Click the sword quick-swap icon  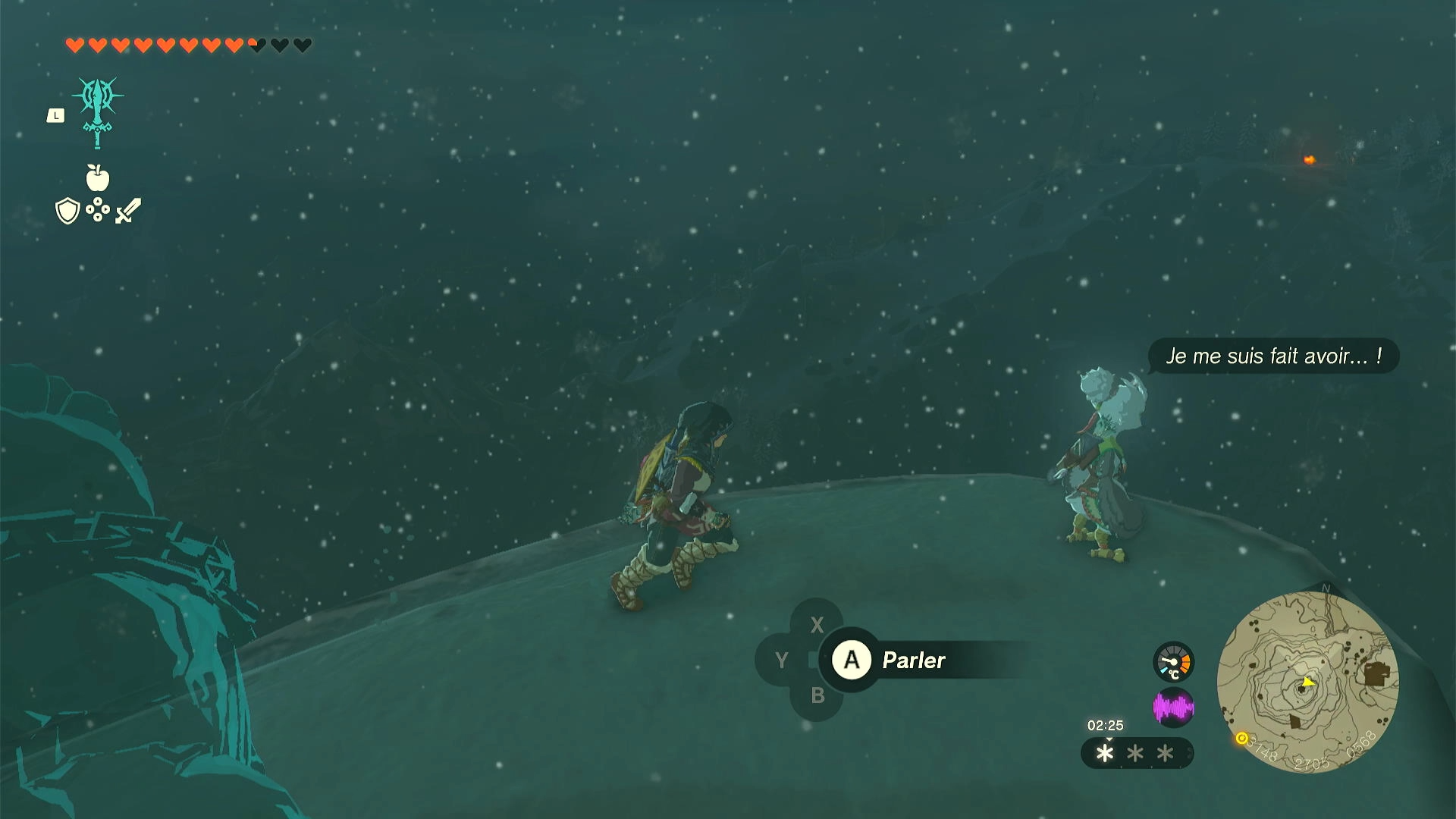[127, 210]
